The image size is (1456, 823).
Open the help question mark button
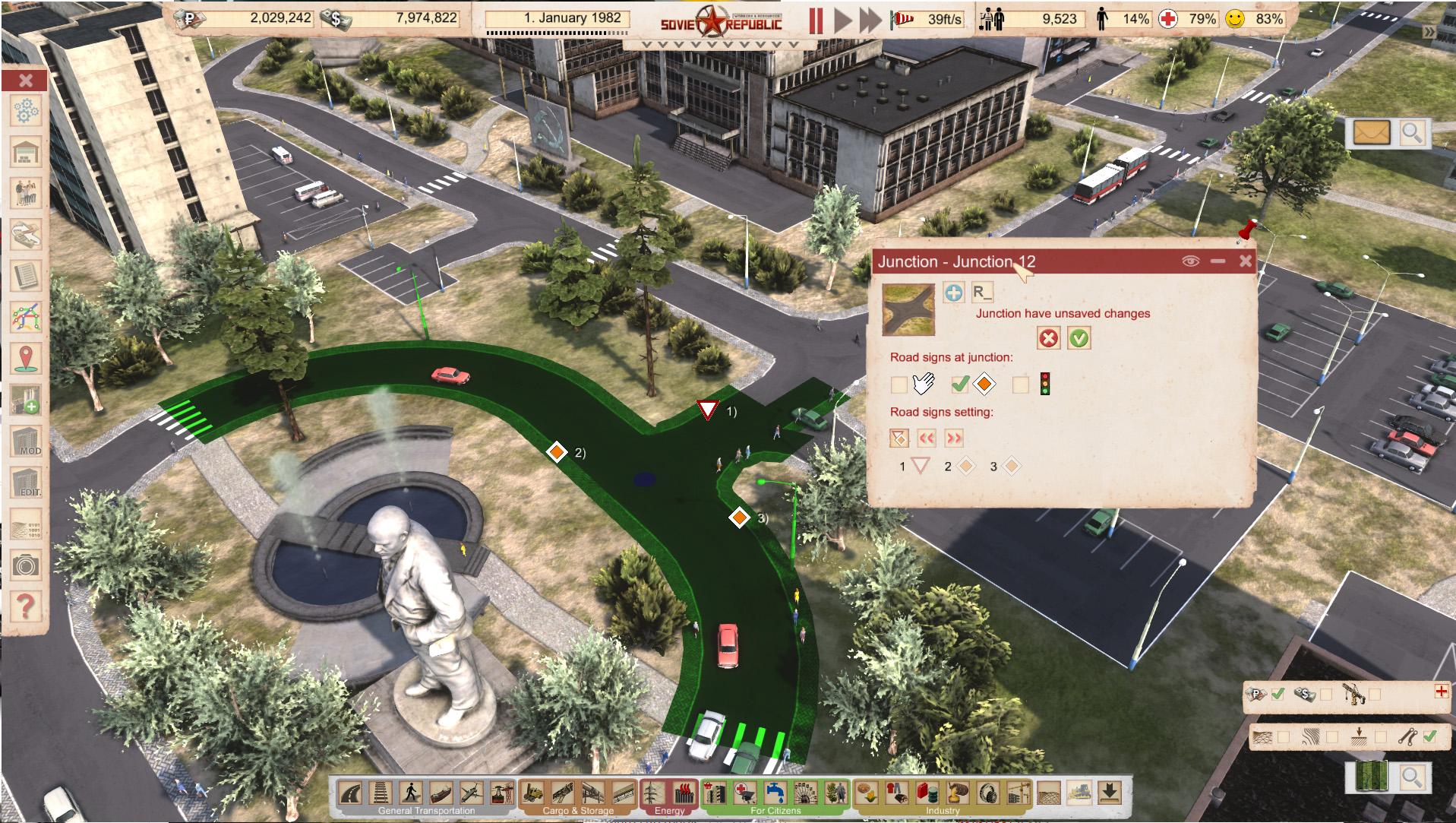[x=26, y=606]
